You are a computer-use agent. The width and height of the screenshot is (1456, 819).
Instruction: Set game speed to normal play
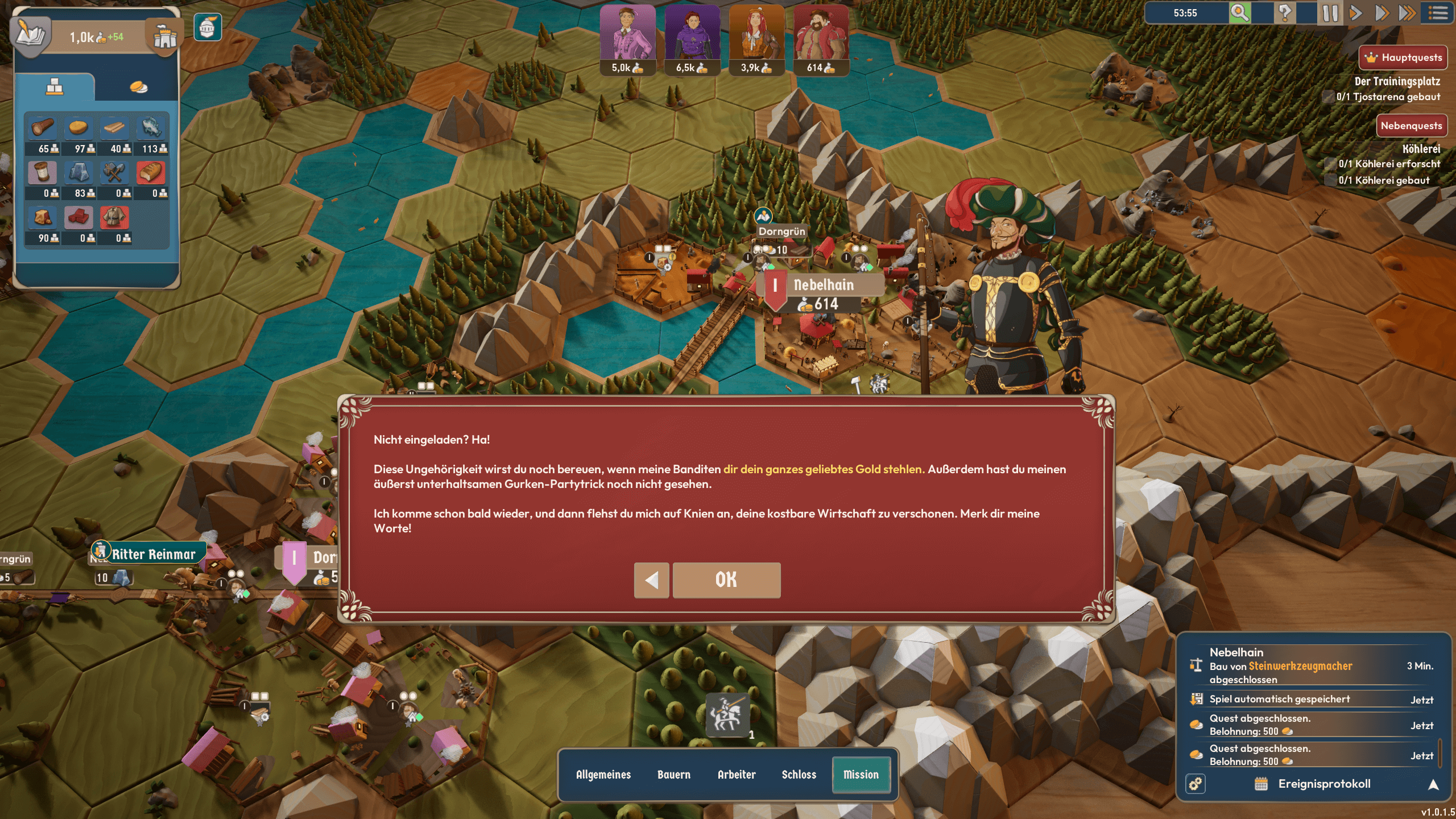coord(1356,13)
